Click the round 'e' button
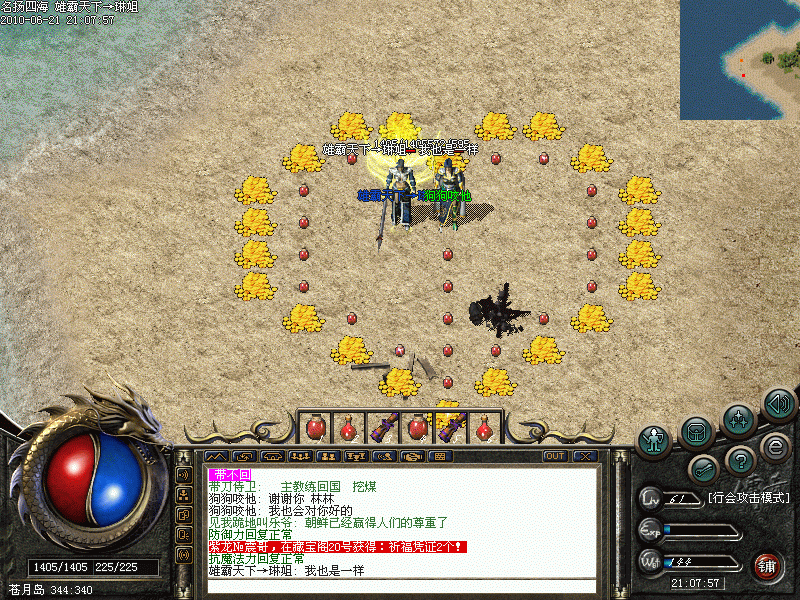The image size is (800, 600). (773, 446)
